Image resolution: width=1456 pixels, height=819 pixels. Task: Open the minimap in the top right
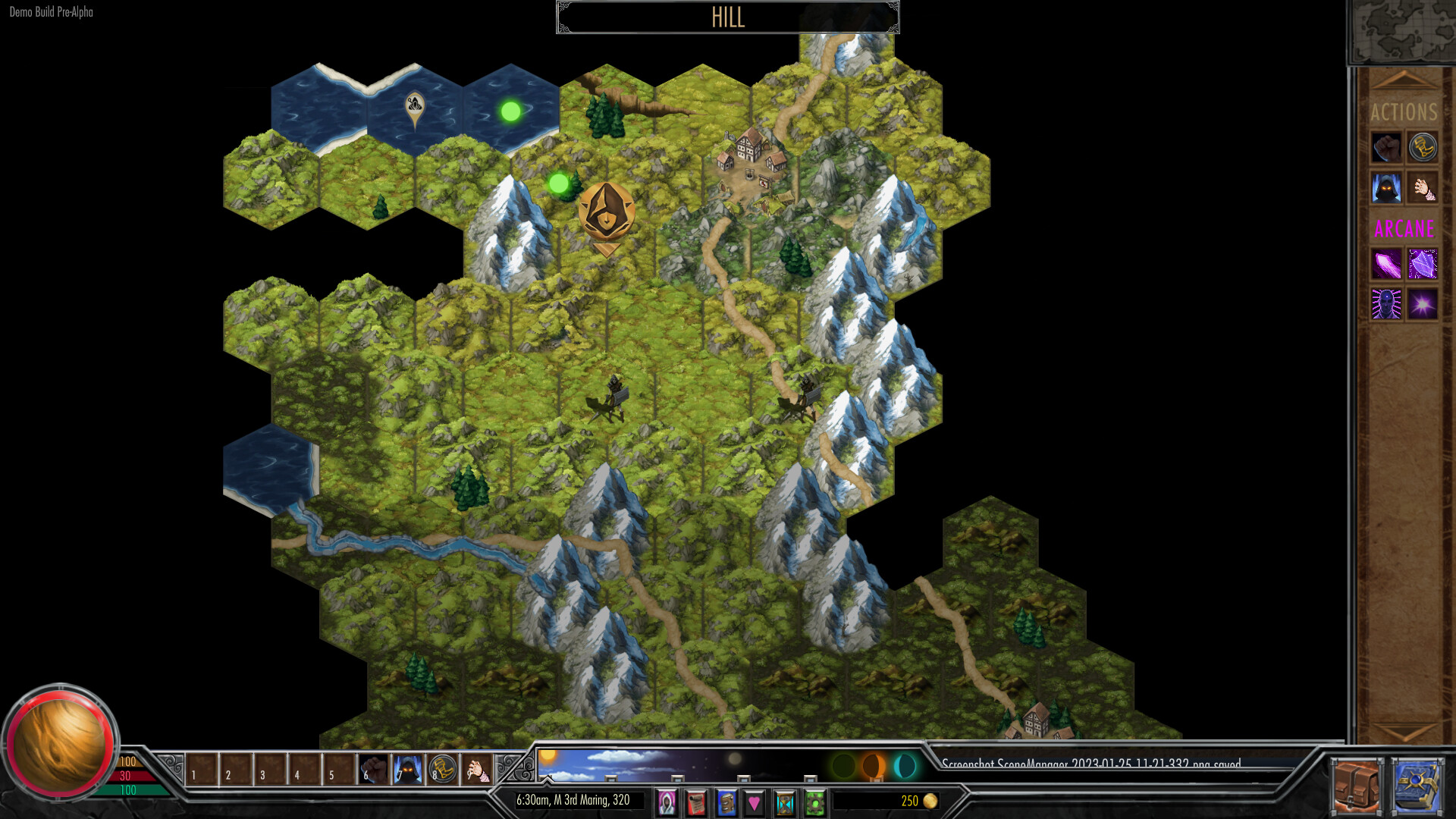tap(1407, 29)
